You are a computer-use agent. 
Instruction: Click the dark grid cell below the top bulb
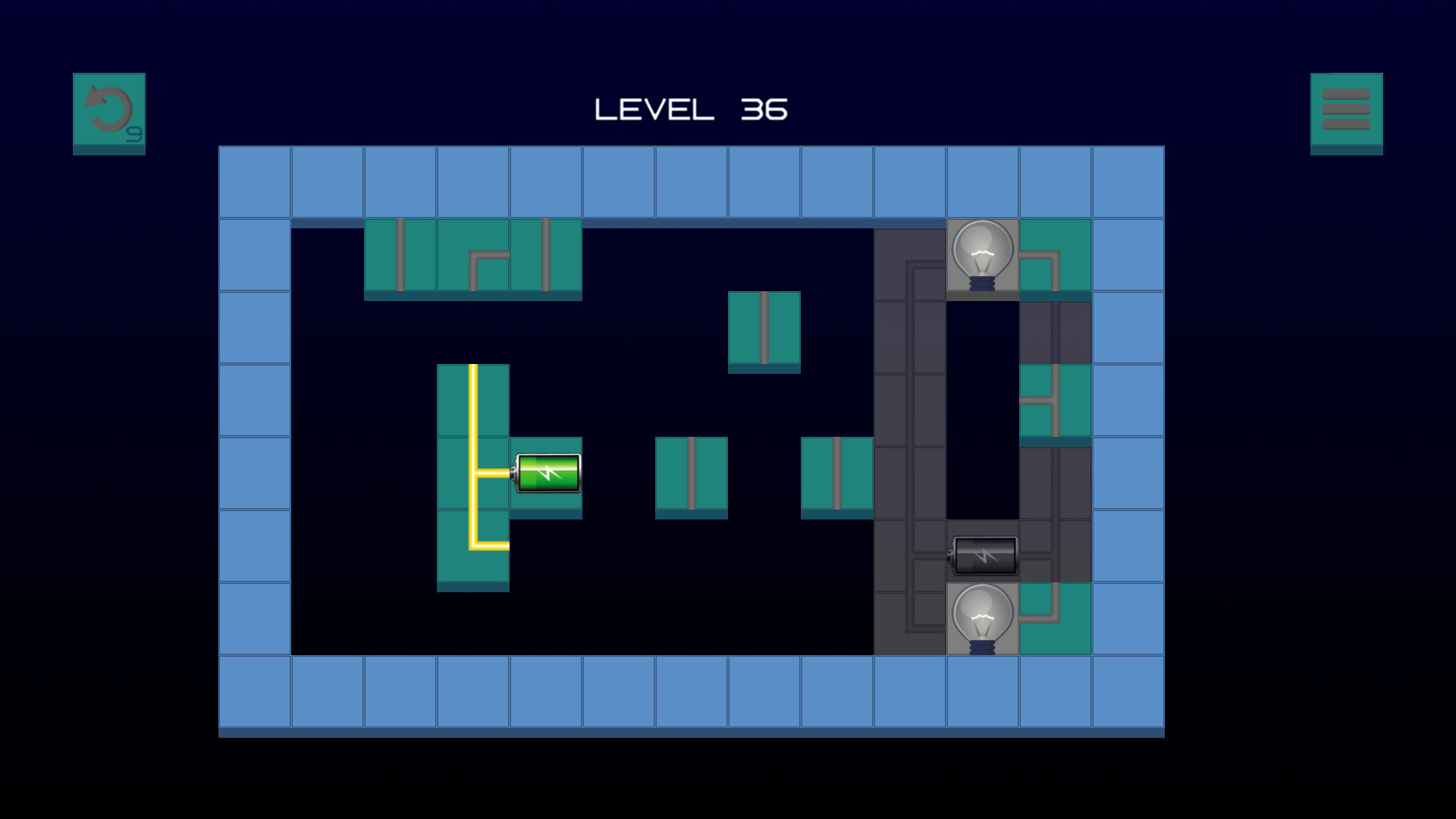click(981, 328)
